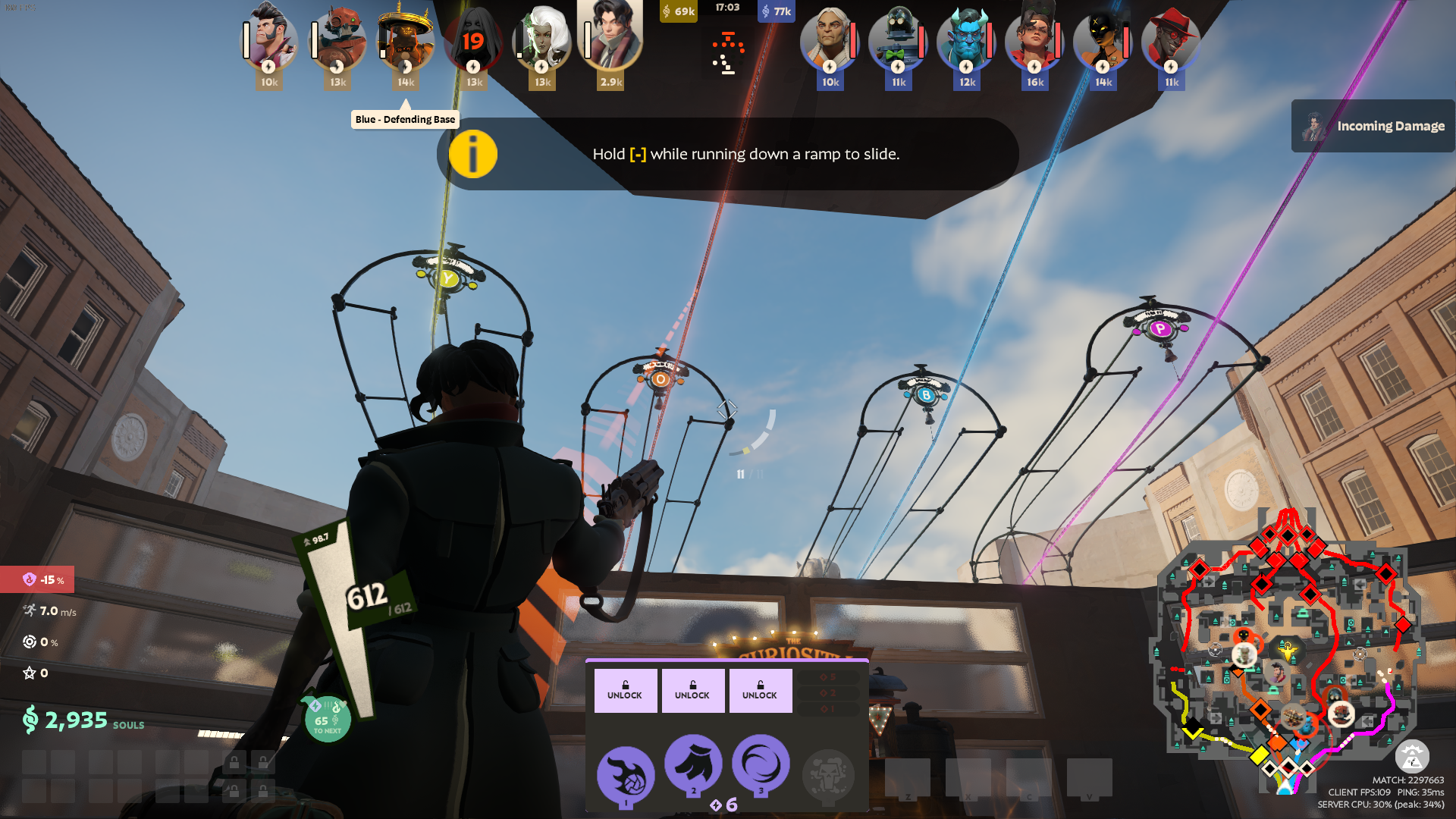
Task: Select the blue horned demon hero portrait
Action: (x=966, y=39)
